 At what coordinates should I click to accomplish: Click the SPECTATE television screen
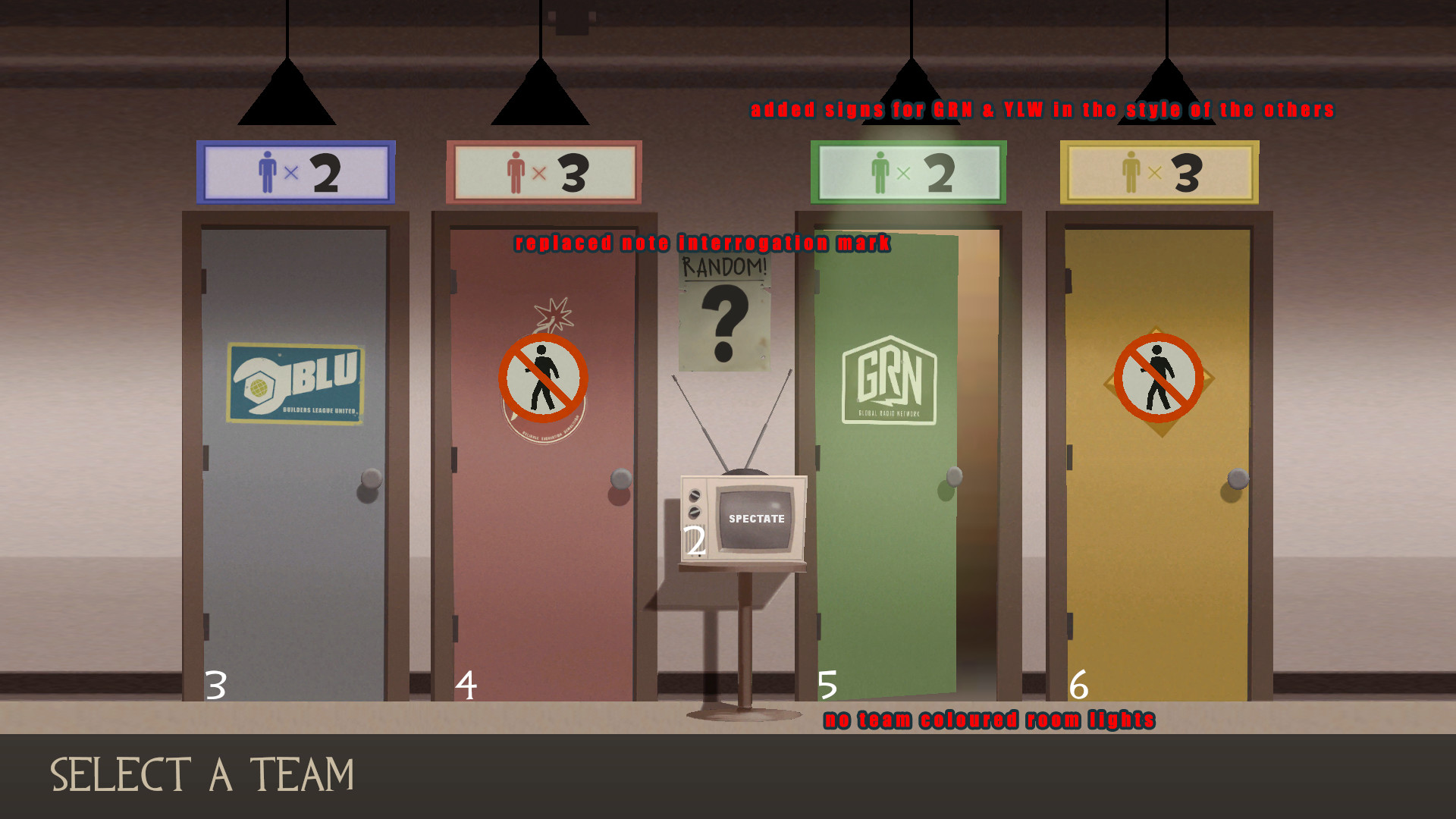[755, 517]
